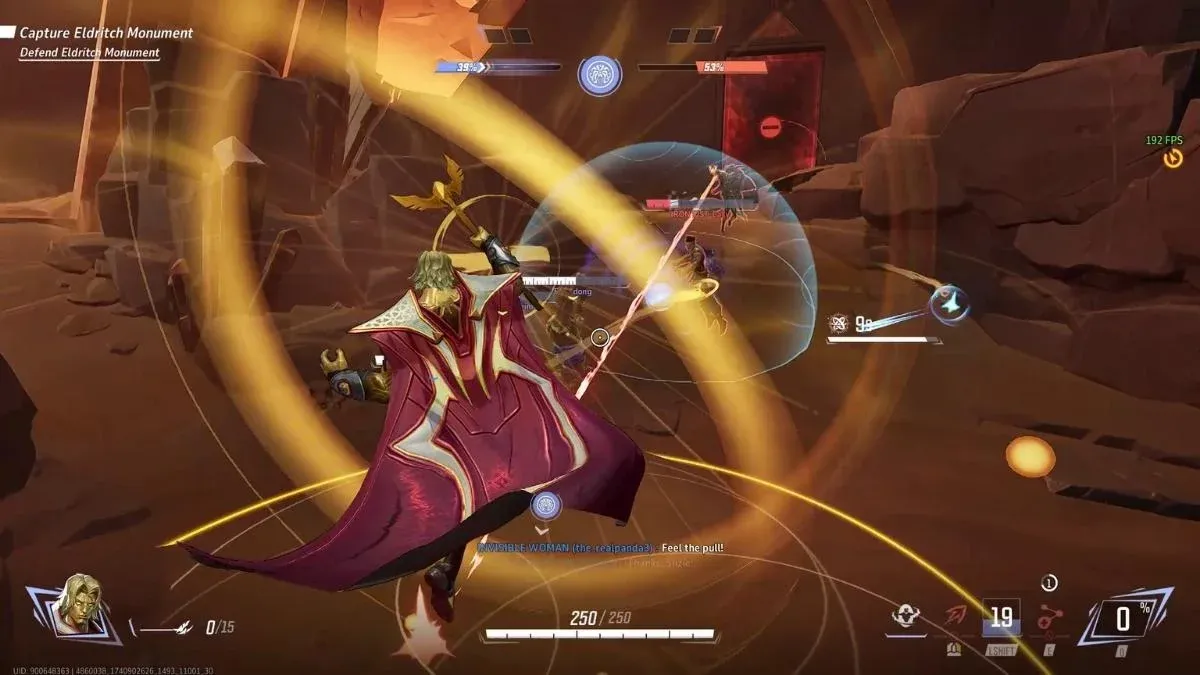Viewport: 1200px width, 675px height.
Task: Click the orange clock icon below FPS
Action: tap(1173, 158)
